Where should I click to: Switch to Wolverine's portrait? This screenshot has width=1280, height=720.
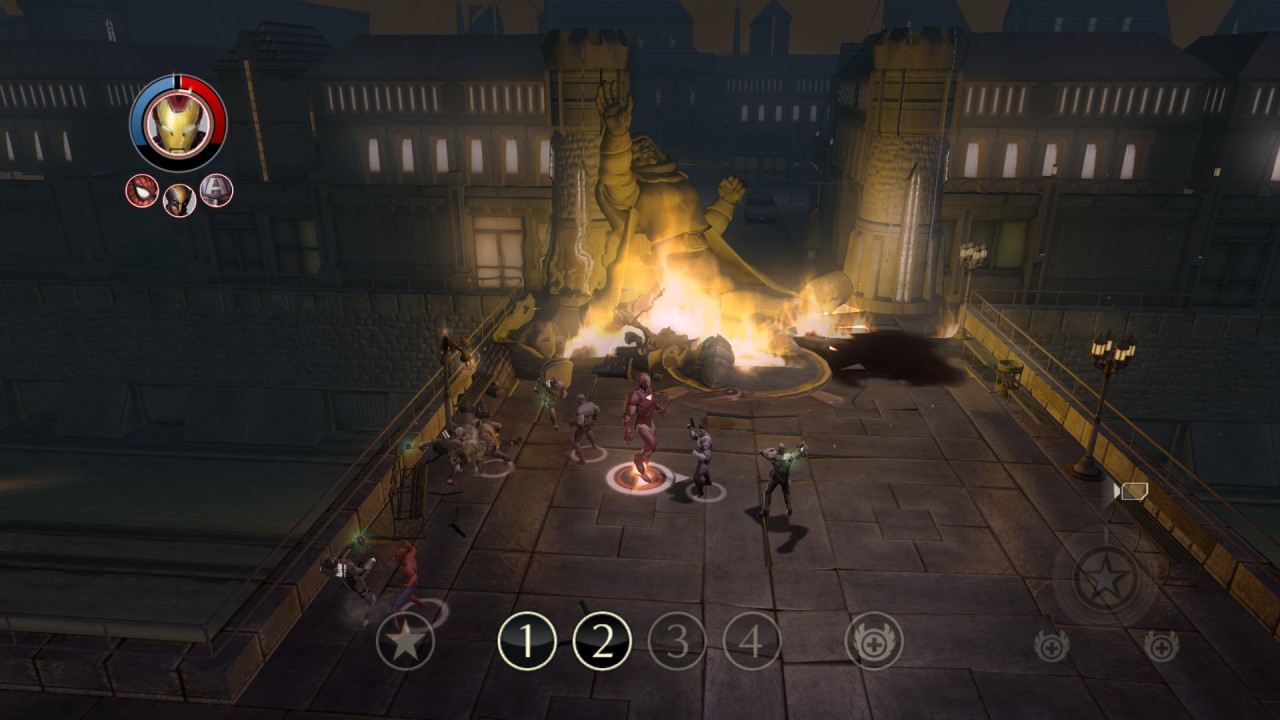(x=179, y=199)
